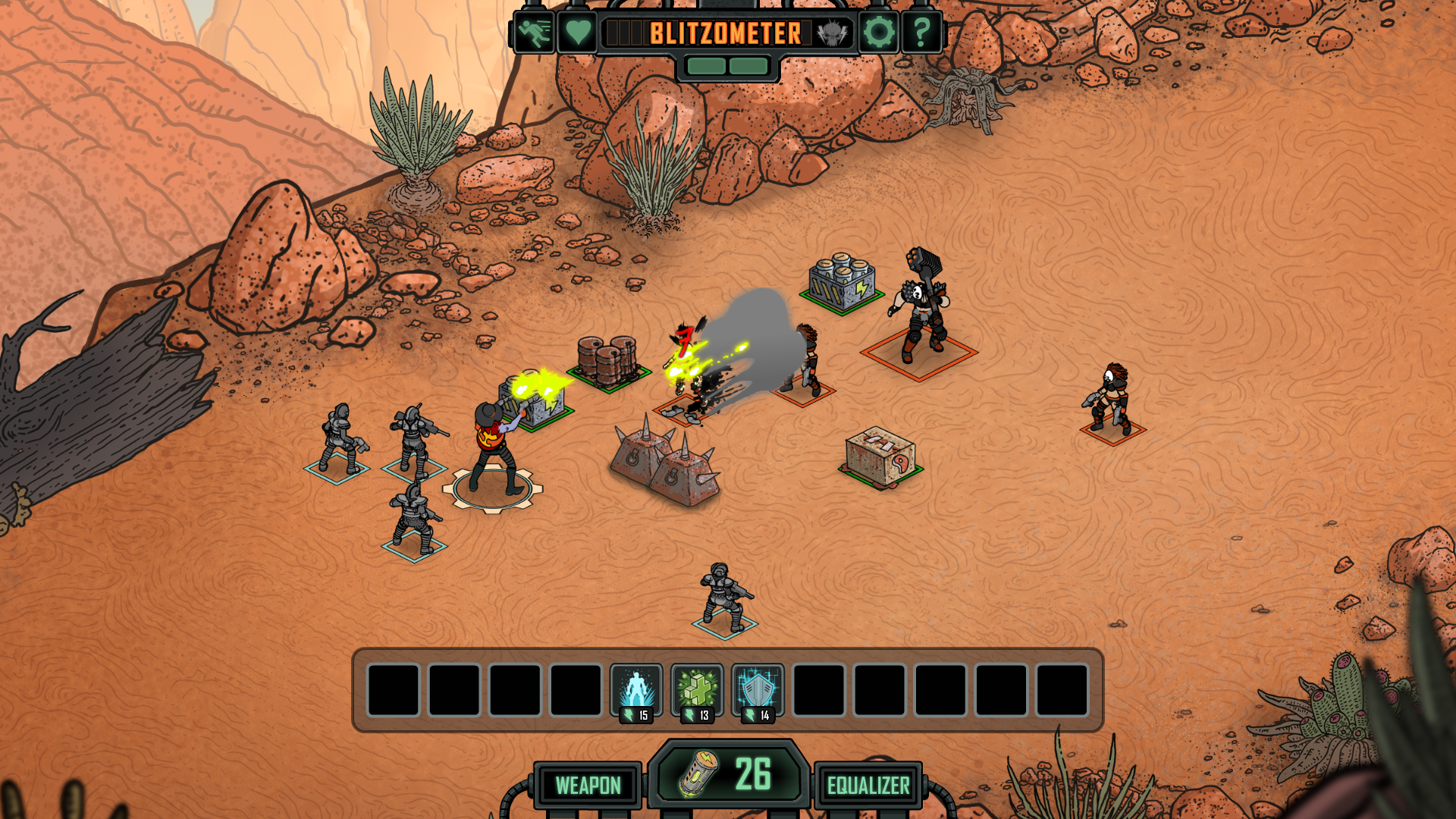This screenshot has width=1456, height=819.
Task: Click the running man flee icon
Action: pos(535,33)
